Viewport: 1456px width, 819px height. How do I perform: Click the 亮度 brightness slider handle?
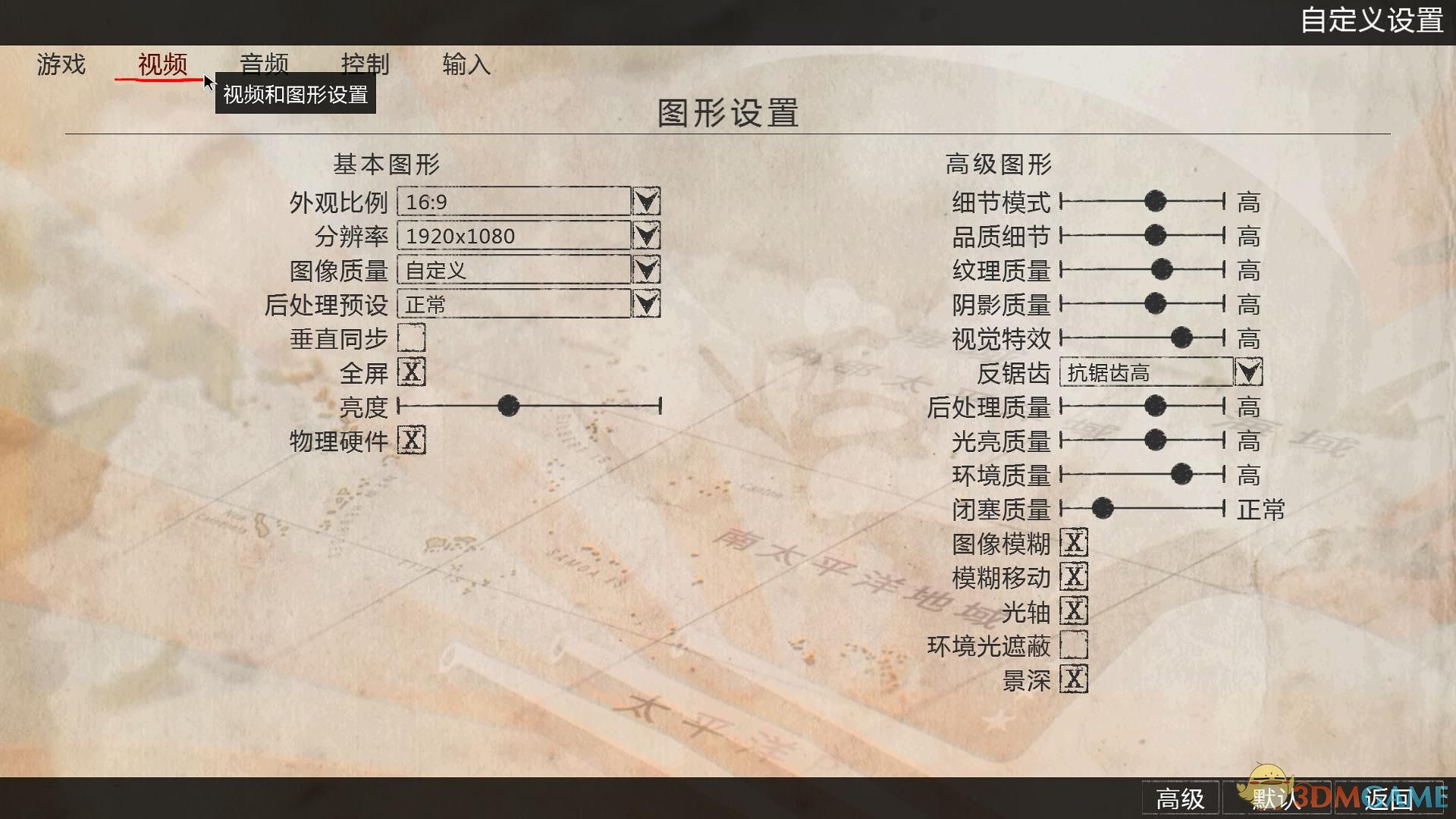(x=508, y=406)
